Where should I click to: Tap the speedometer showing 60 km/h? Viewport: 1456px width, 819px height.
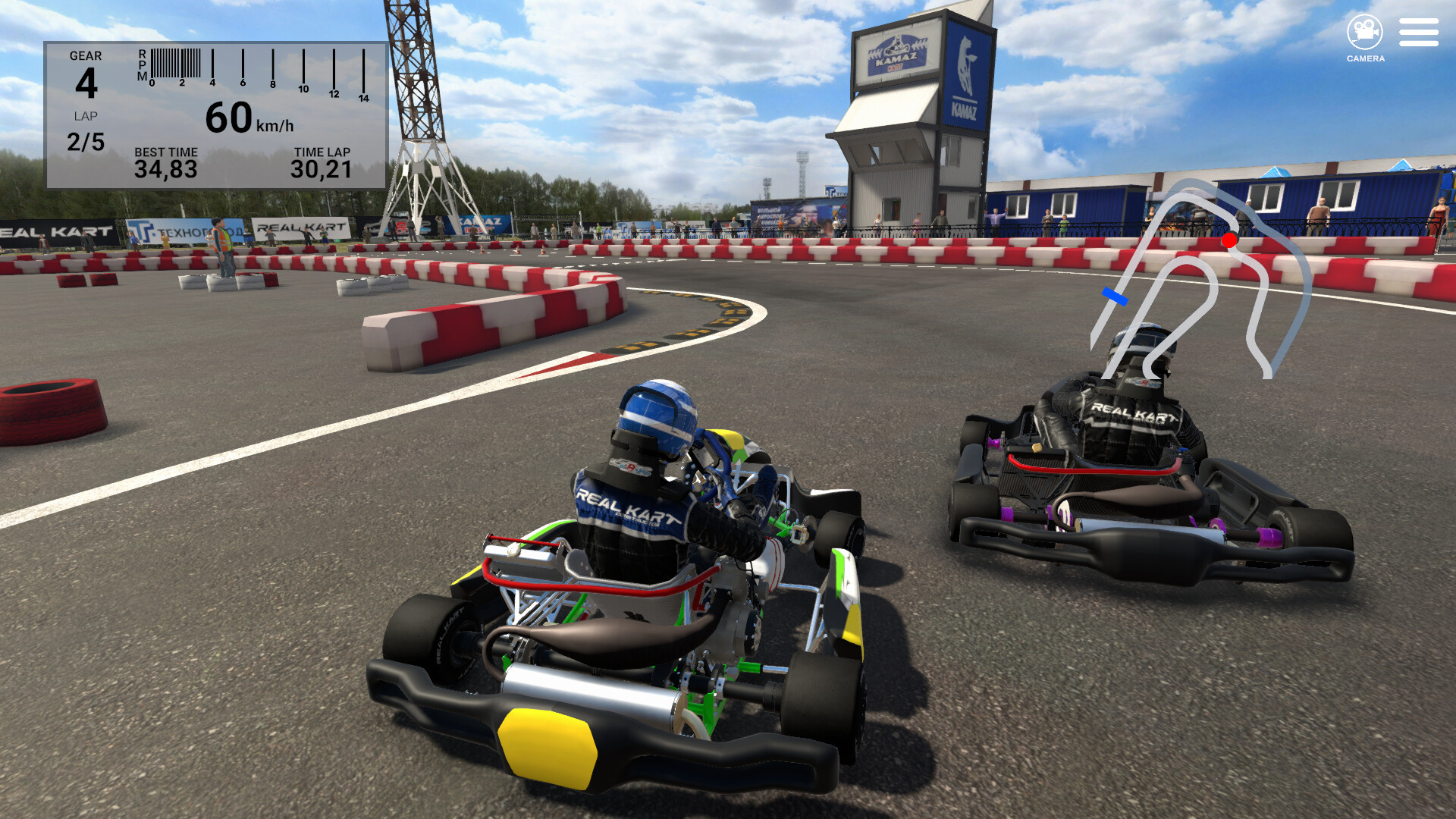pos(243,118)
